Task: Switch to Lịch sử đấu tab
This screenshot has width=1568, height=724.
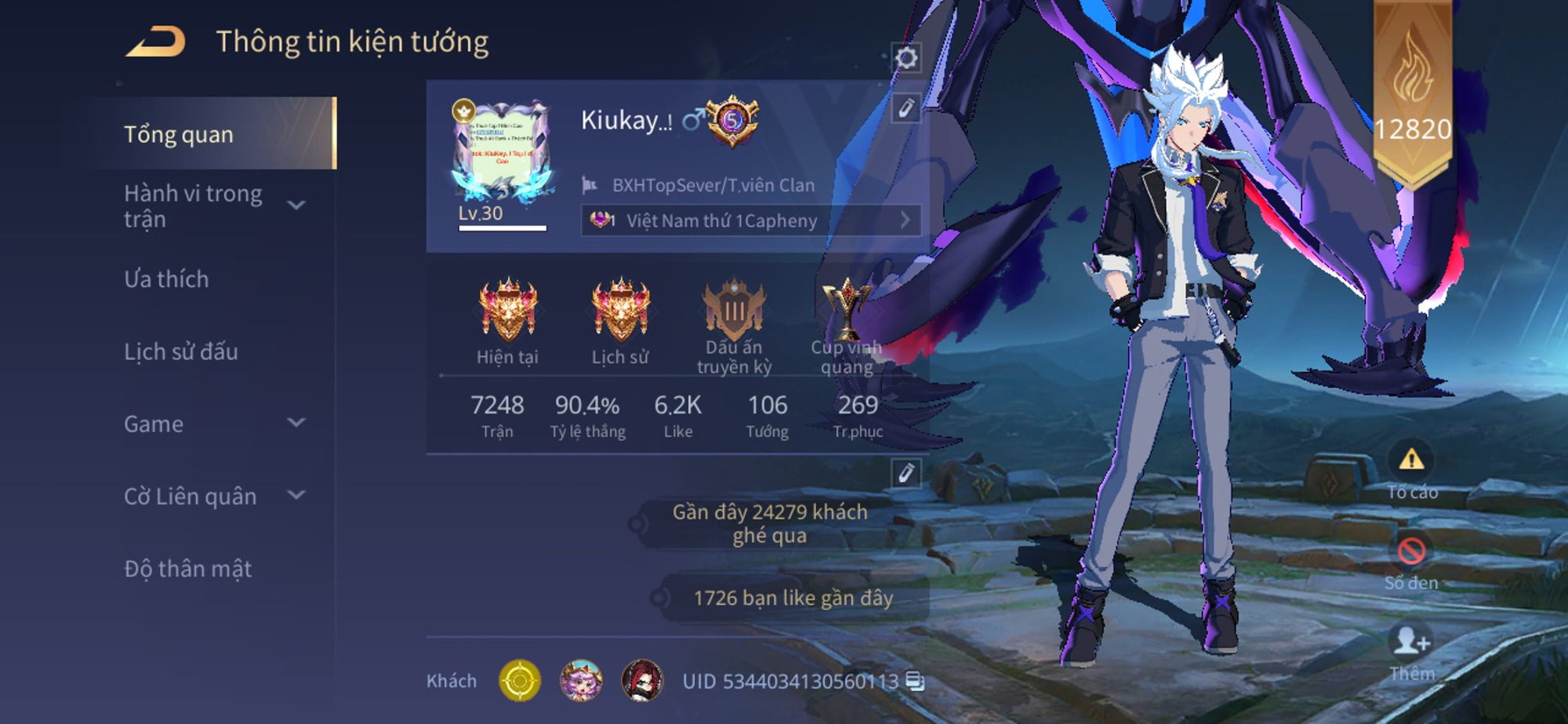Action: 181,351
